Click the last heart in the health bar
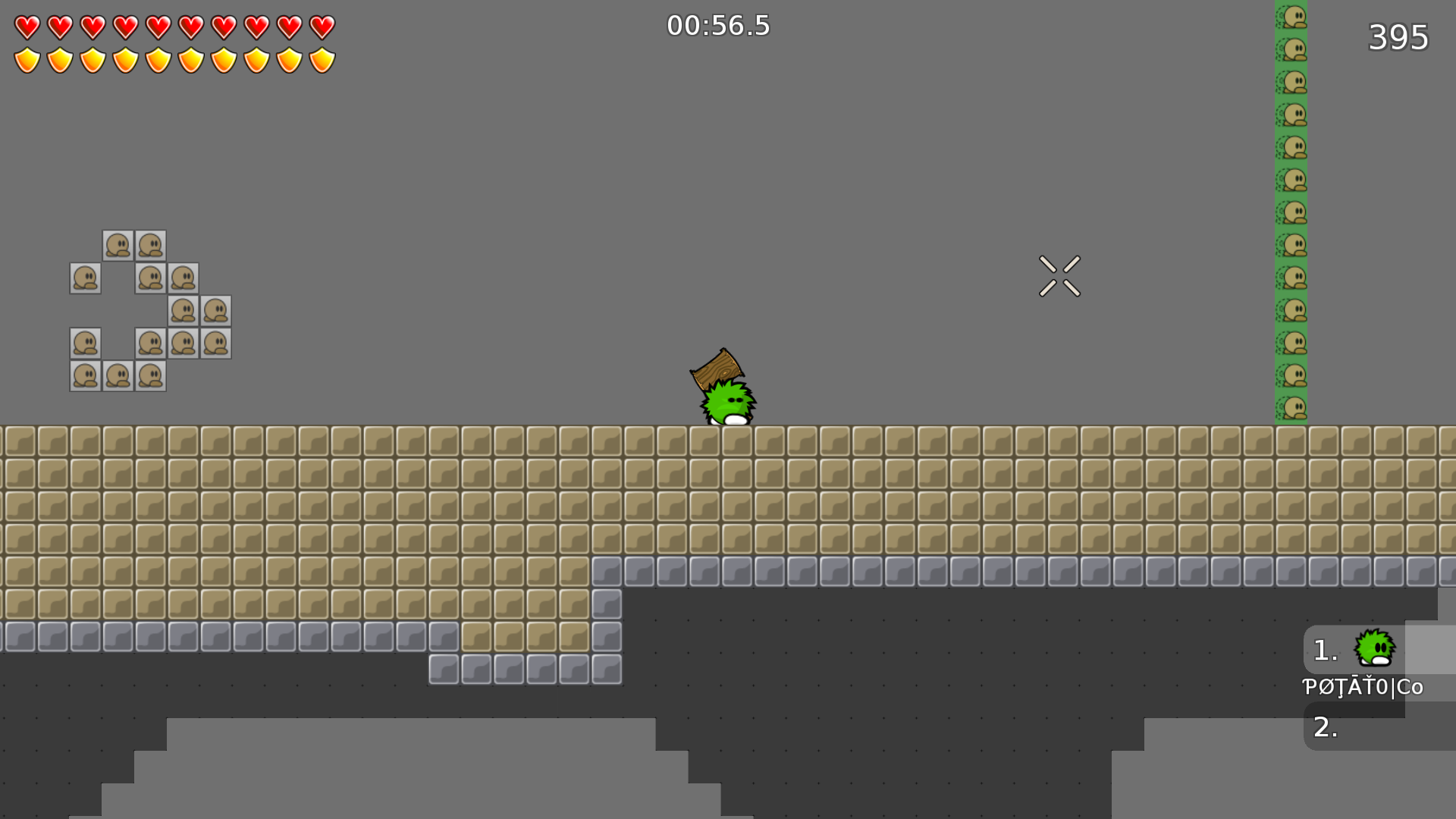The image size is (1456, 819). tap(322, 28)
